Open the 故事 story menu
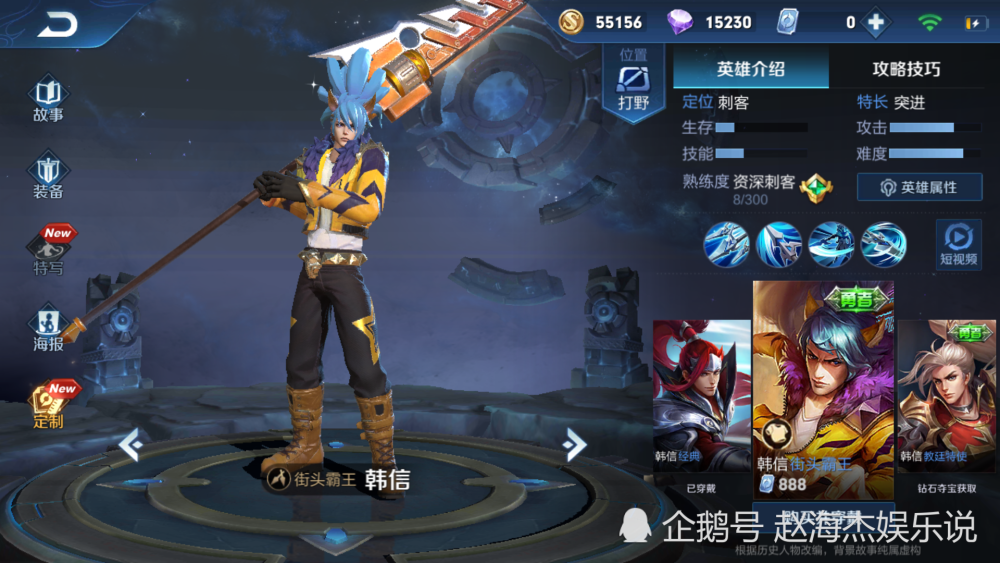The image size is (1000, 563). pos(48,98)
